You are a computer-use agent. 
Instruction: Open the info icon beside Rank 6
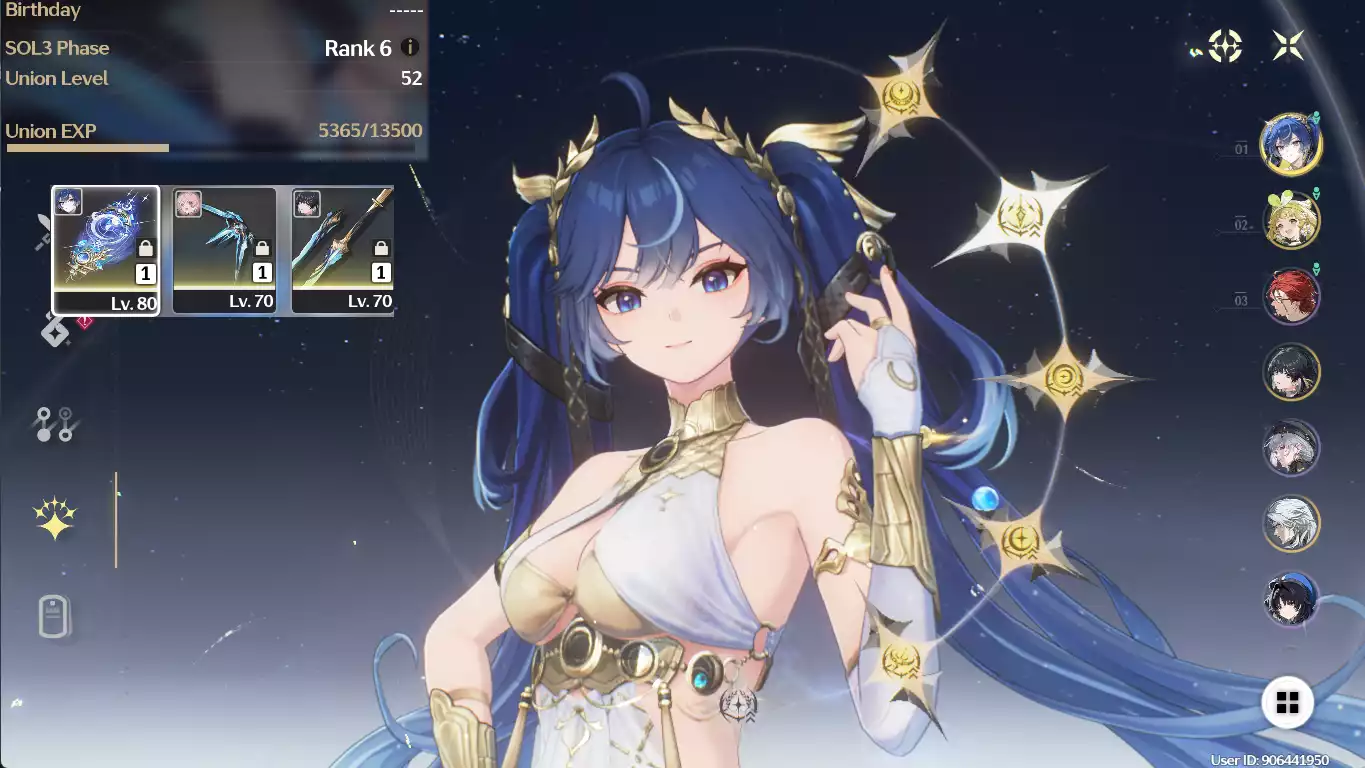pos(410,47)
